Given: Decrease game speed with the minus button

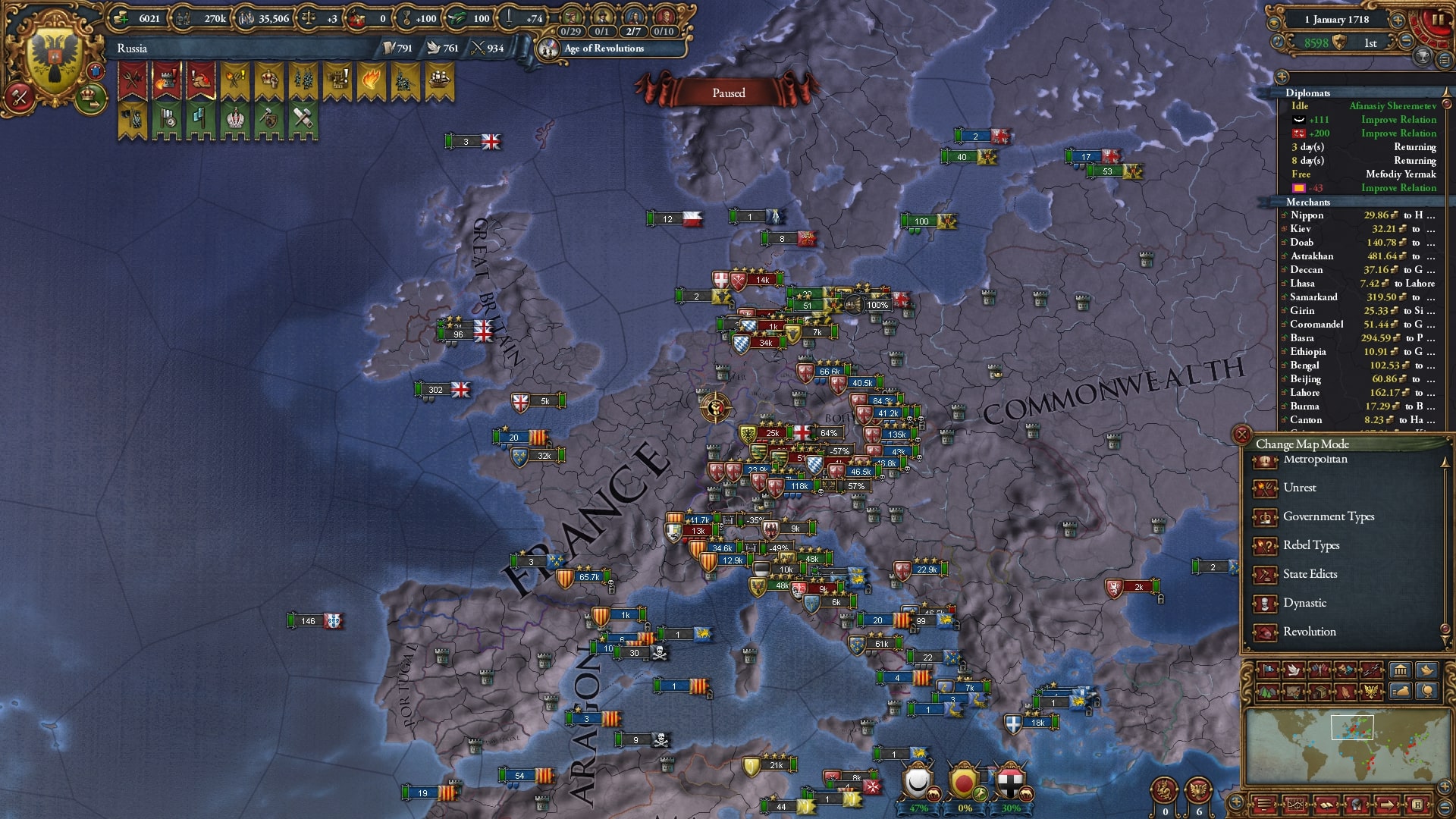Looking at the screenshot, I should click(x=1407, y=41).
